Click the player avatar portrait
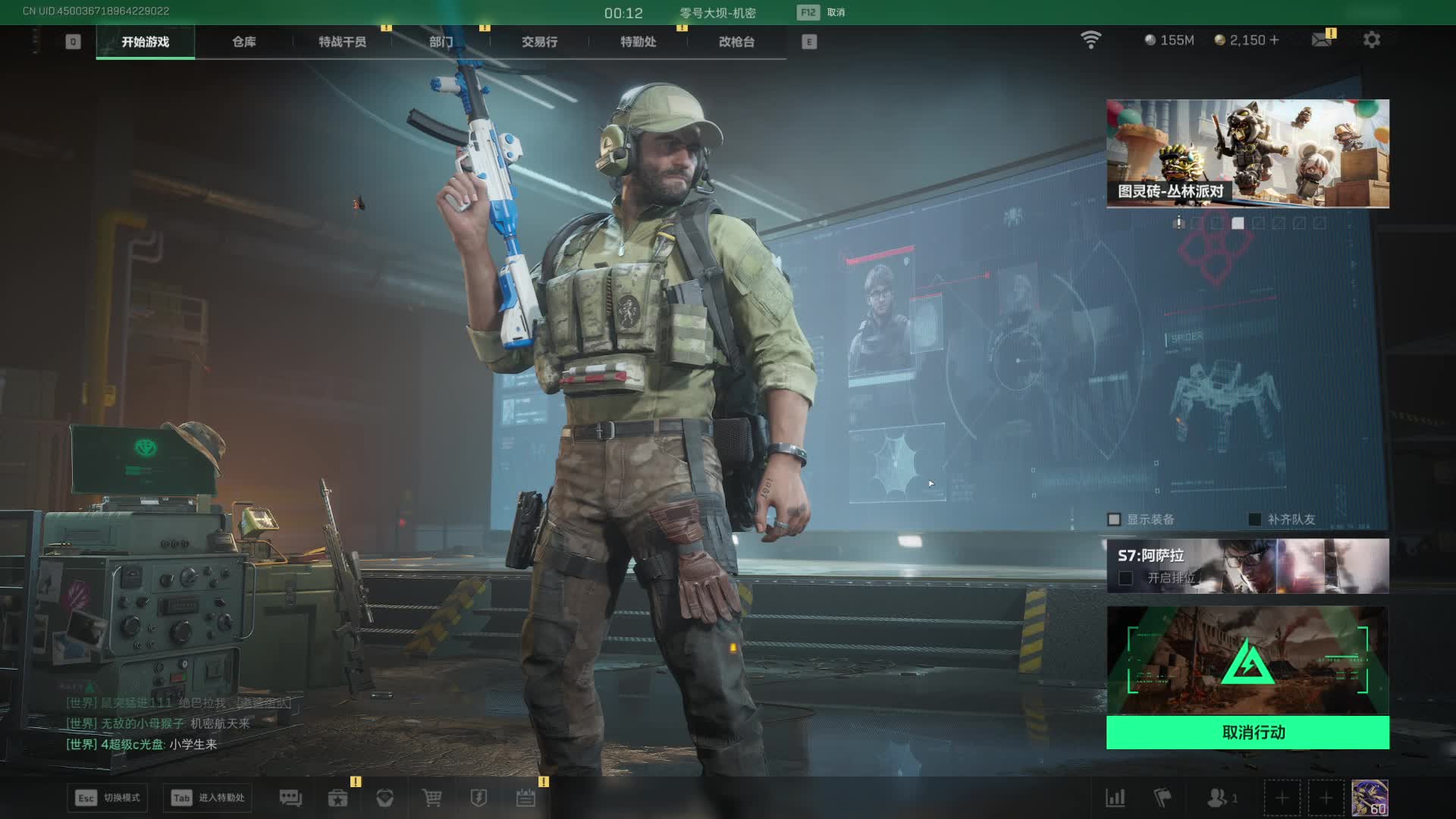 tap(1370, 798)
